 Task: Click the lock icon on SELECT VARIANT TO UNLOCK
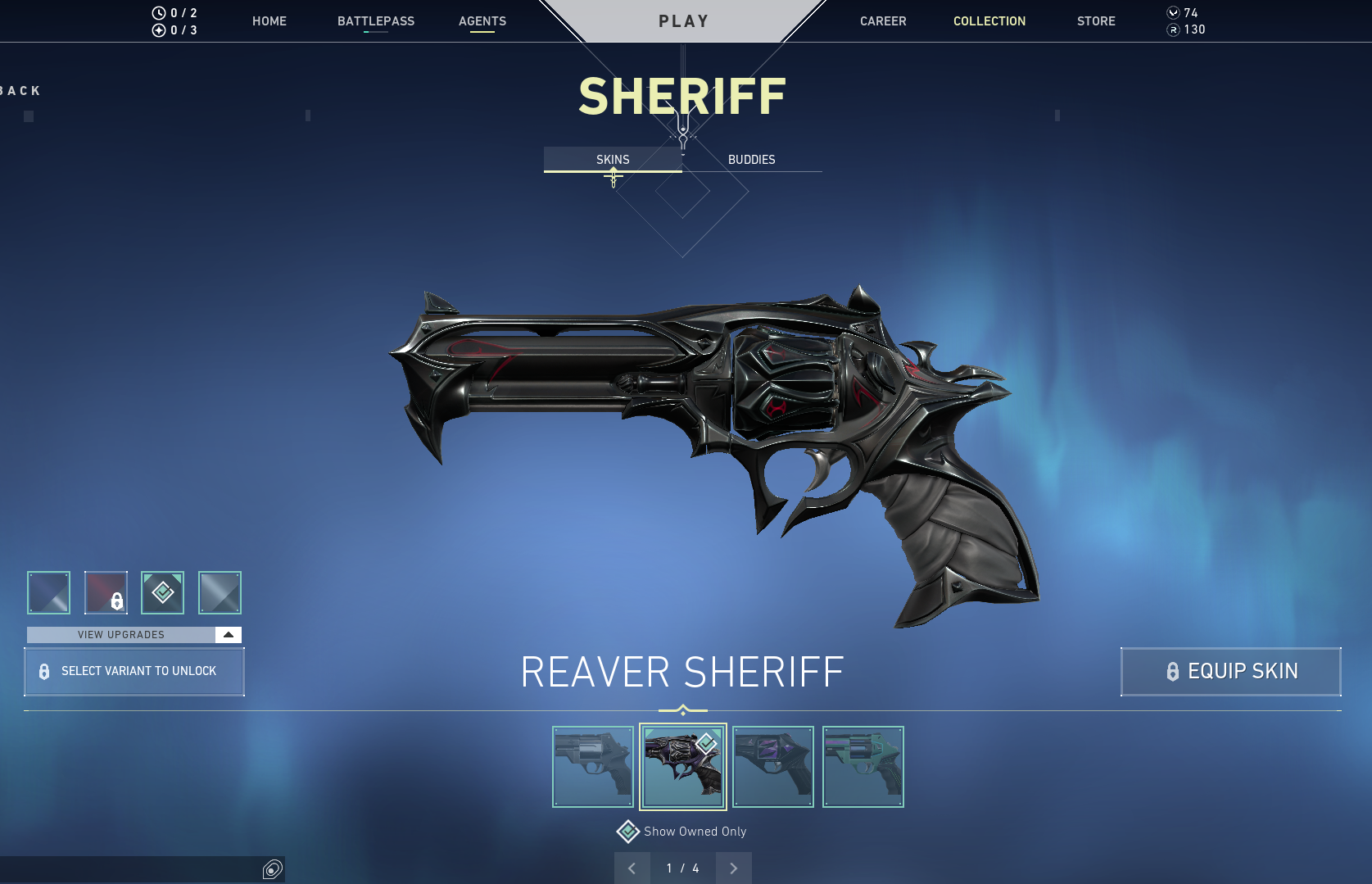tap(43, 672)
